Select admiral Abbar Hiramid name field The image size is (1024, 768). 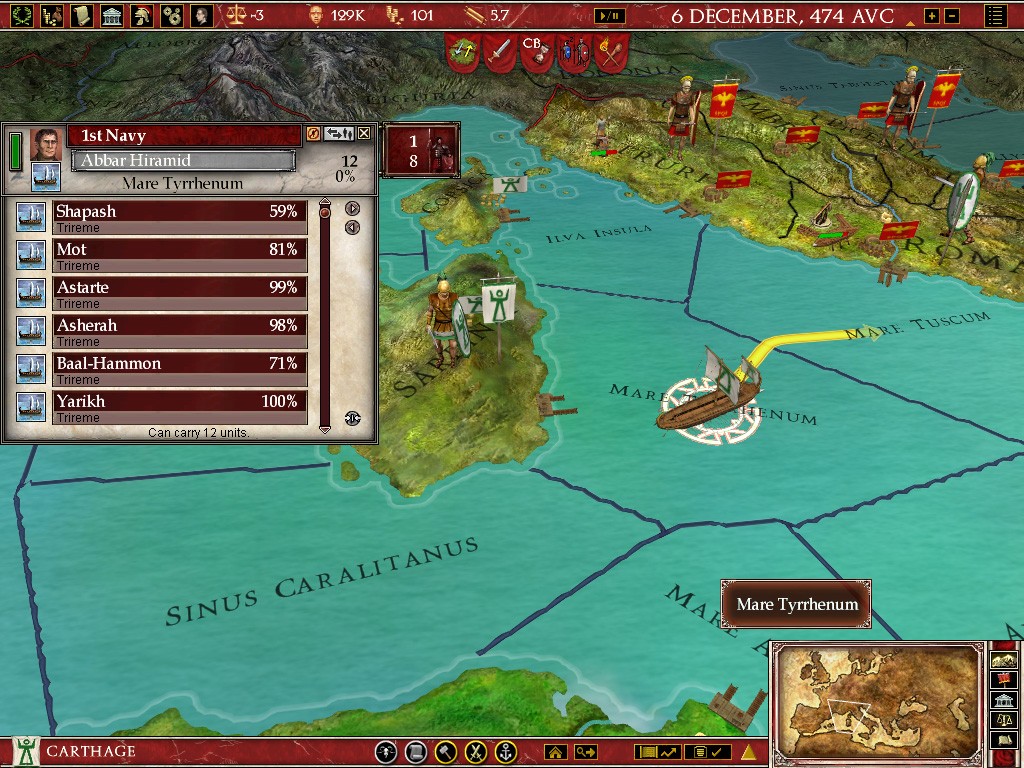[183, 160]
